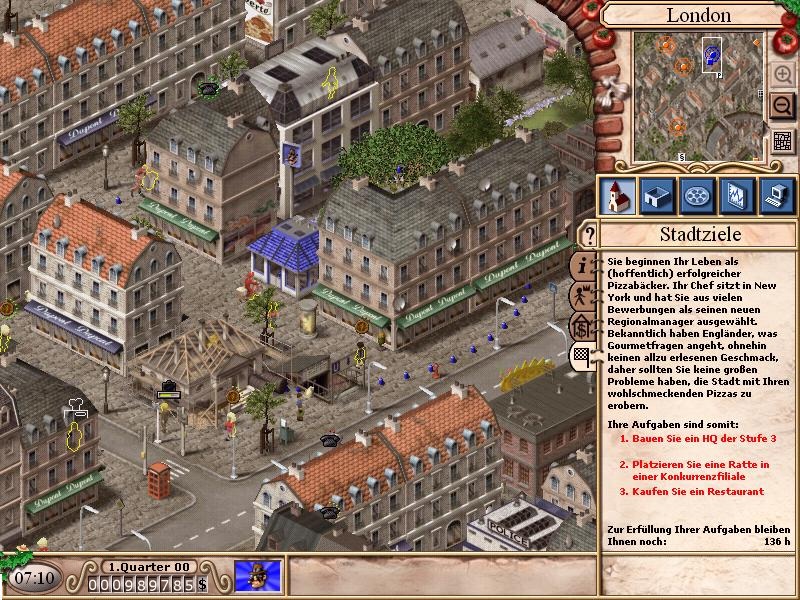Screen dimensions: 800x600
Task: Open the dollar building side tab
Action: coord(583,326)
